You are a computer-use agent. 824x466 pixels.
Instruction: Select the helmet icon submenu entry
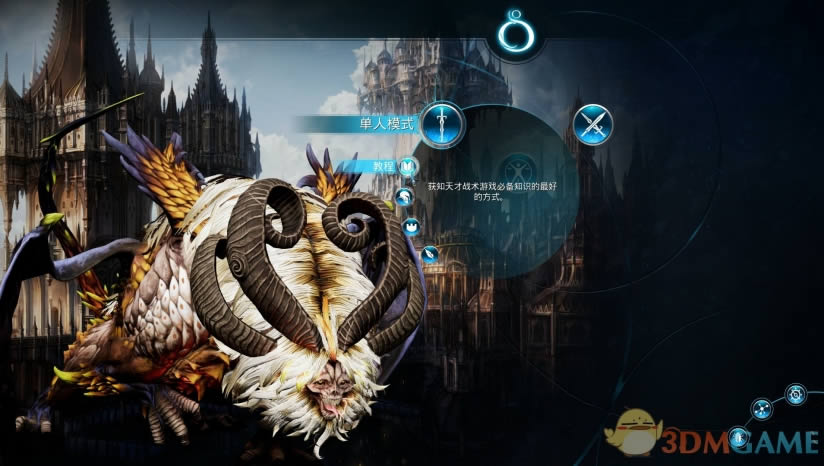point(404,196)
